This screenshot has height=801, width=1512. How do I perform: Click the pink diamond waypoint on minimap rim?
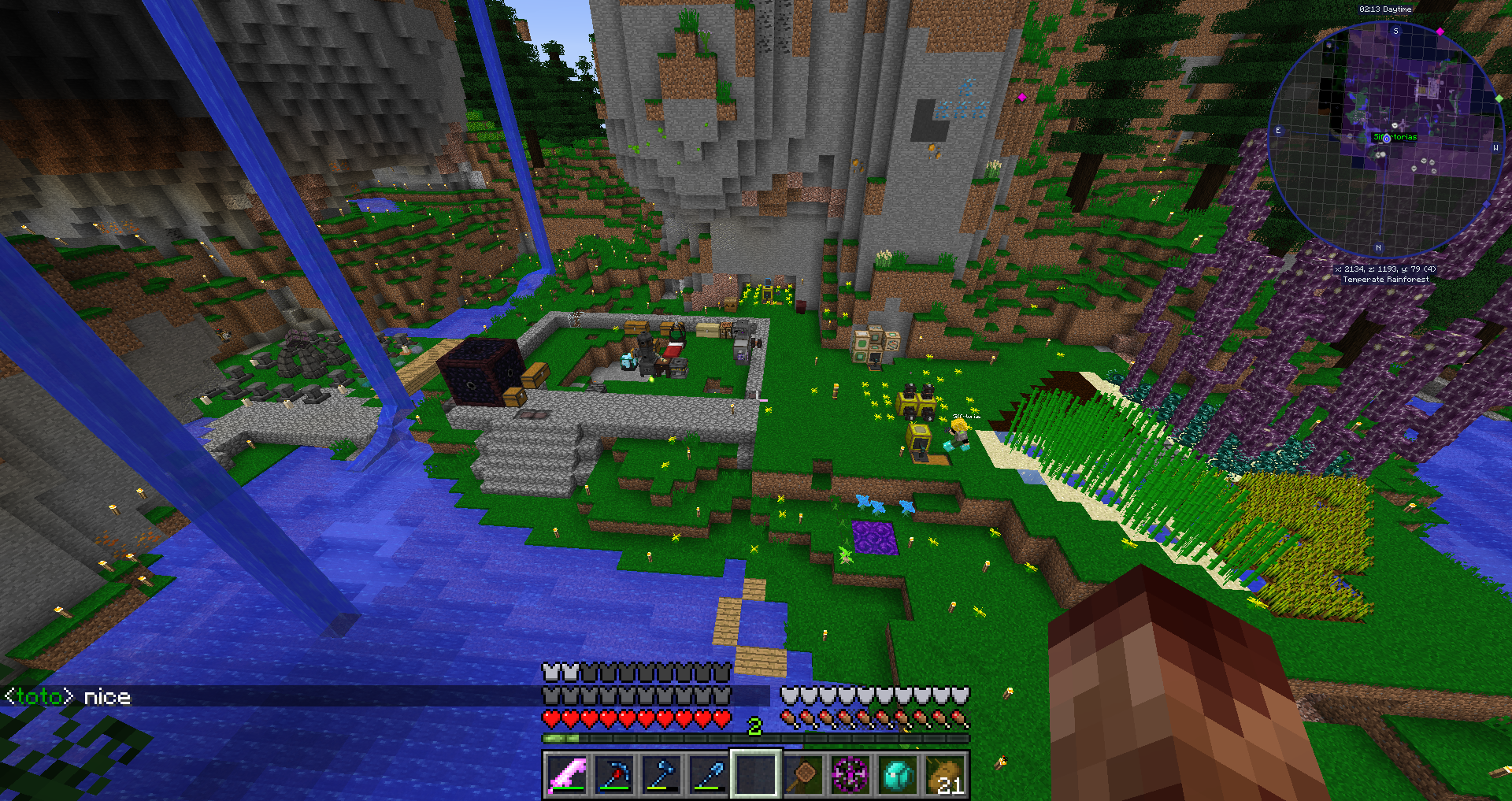1440,32
